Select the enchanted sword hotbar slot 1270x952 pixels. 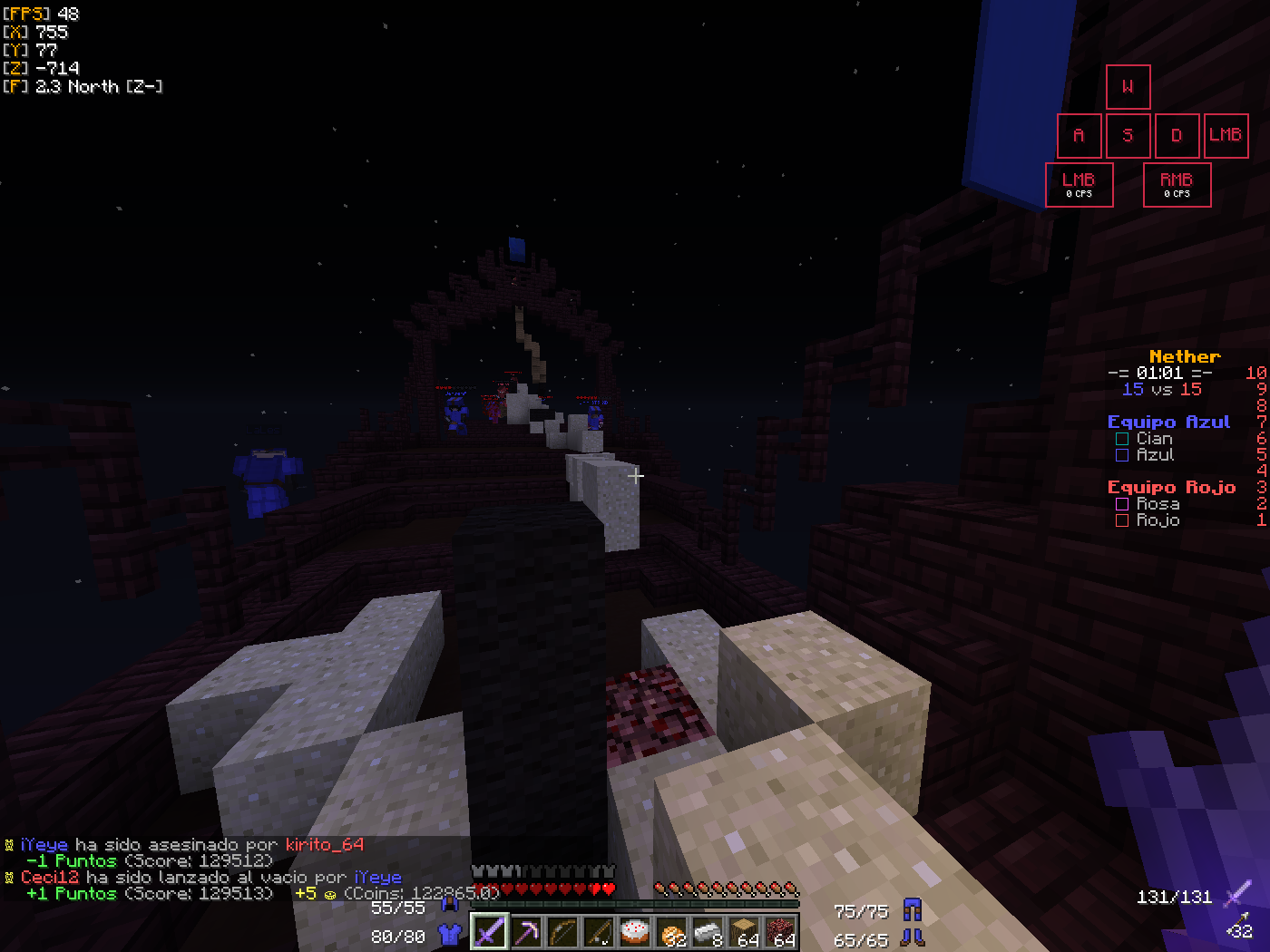point(489,932)
